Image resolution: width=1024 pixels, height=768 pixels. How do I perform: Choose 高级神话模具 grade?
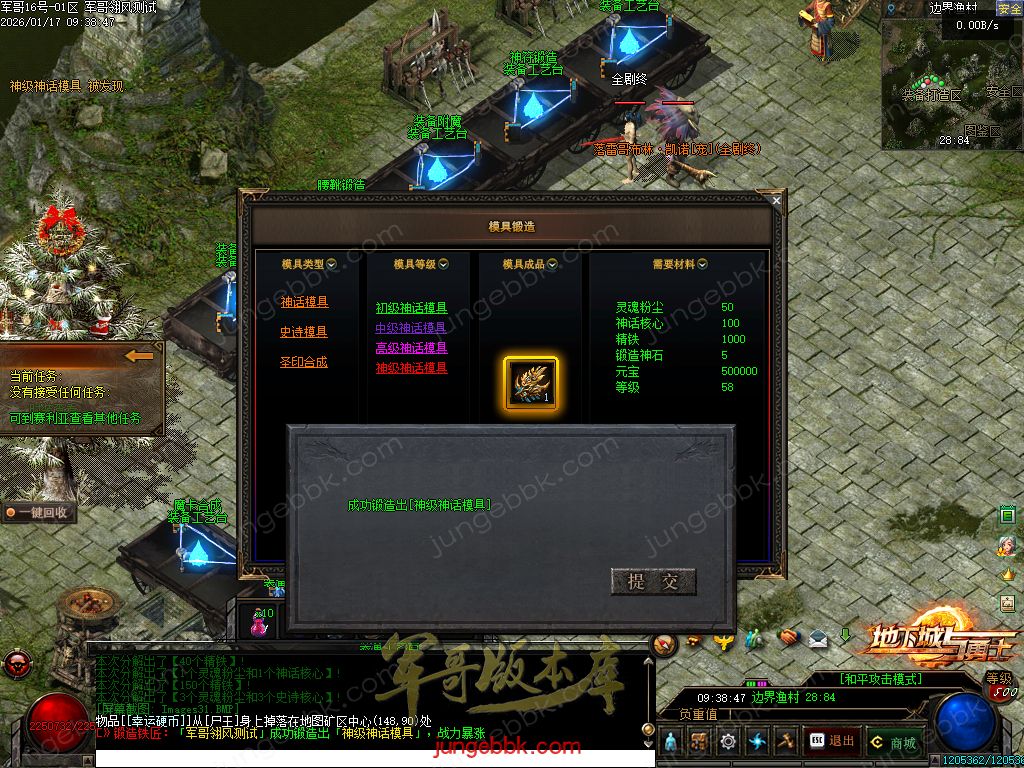click(x=411, y=348)
